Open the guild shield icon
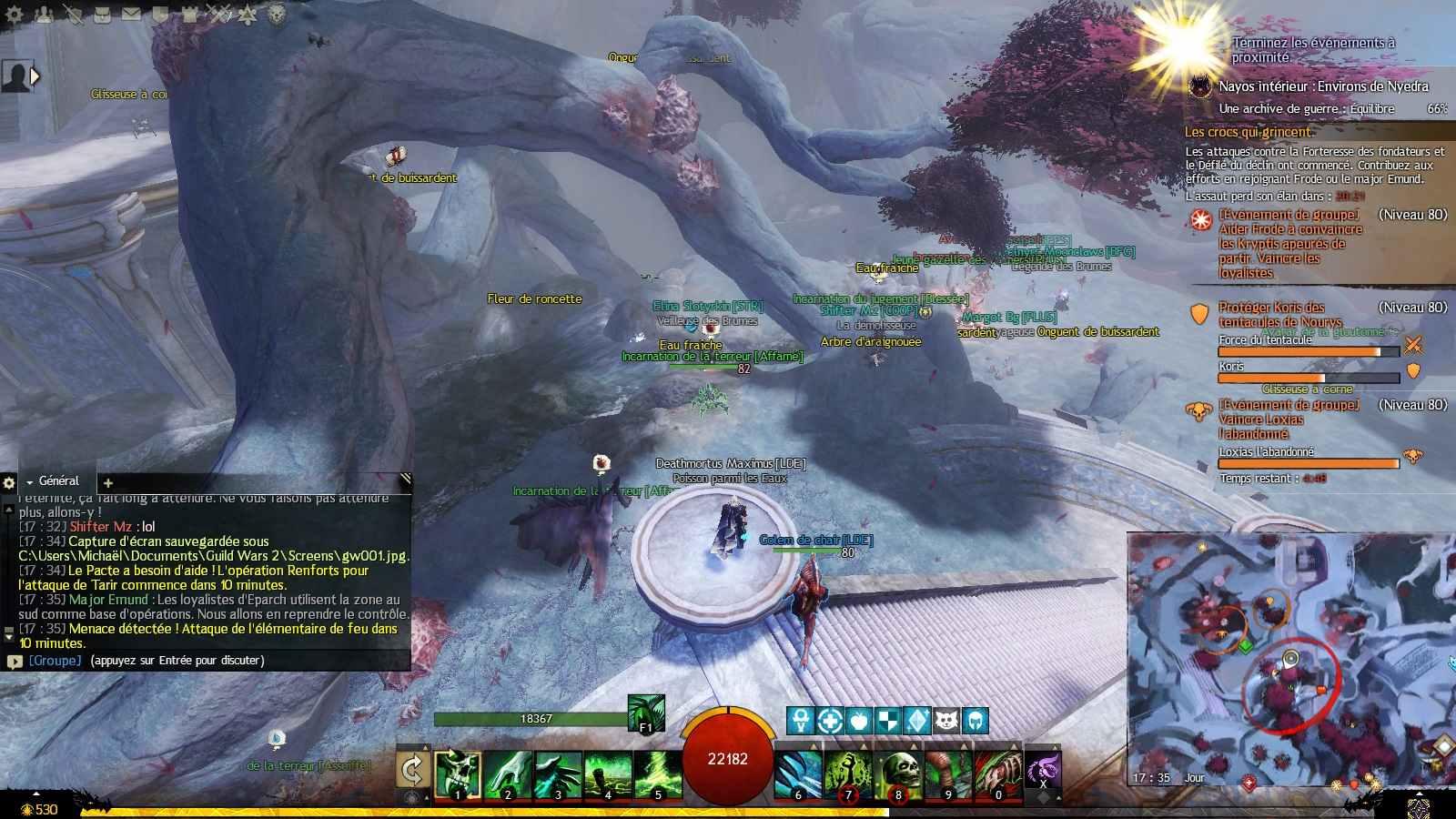 click(160, 14)
